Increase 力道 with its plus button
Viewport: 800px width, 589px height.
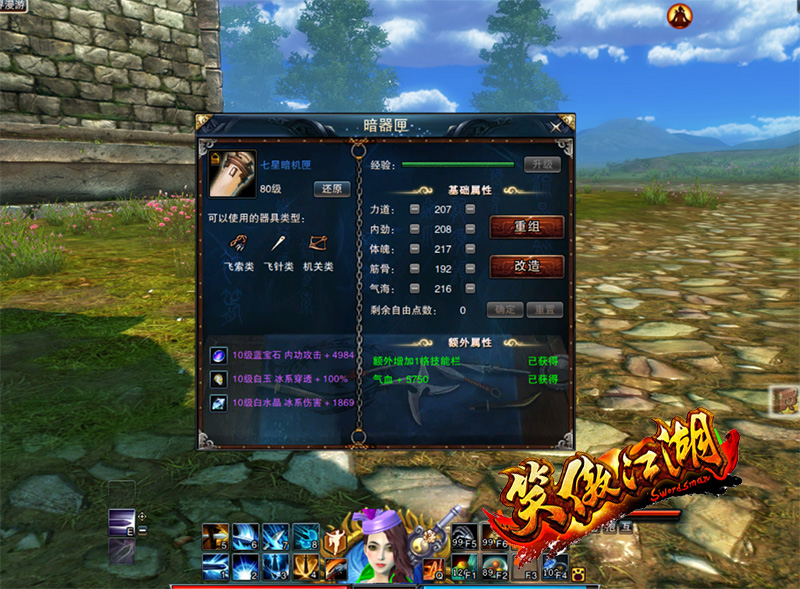click(x=470, y=209)
